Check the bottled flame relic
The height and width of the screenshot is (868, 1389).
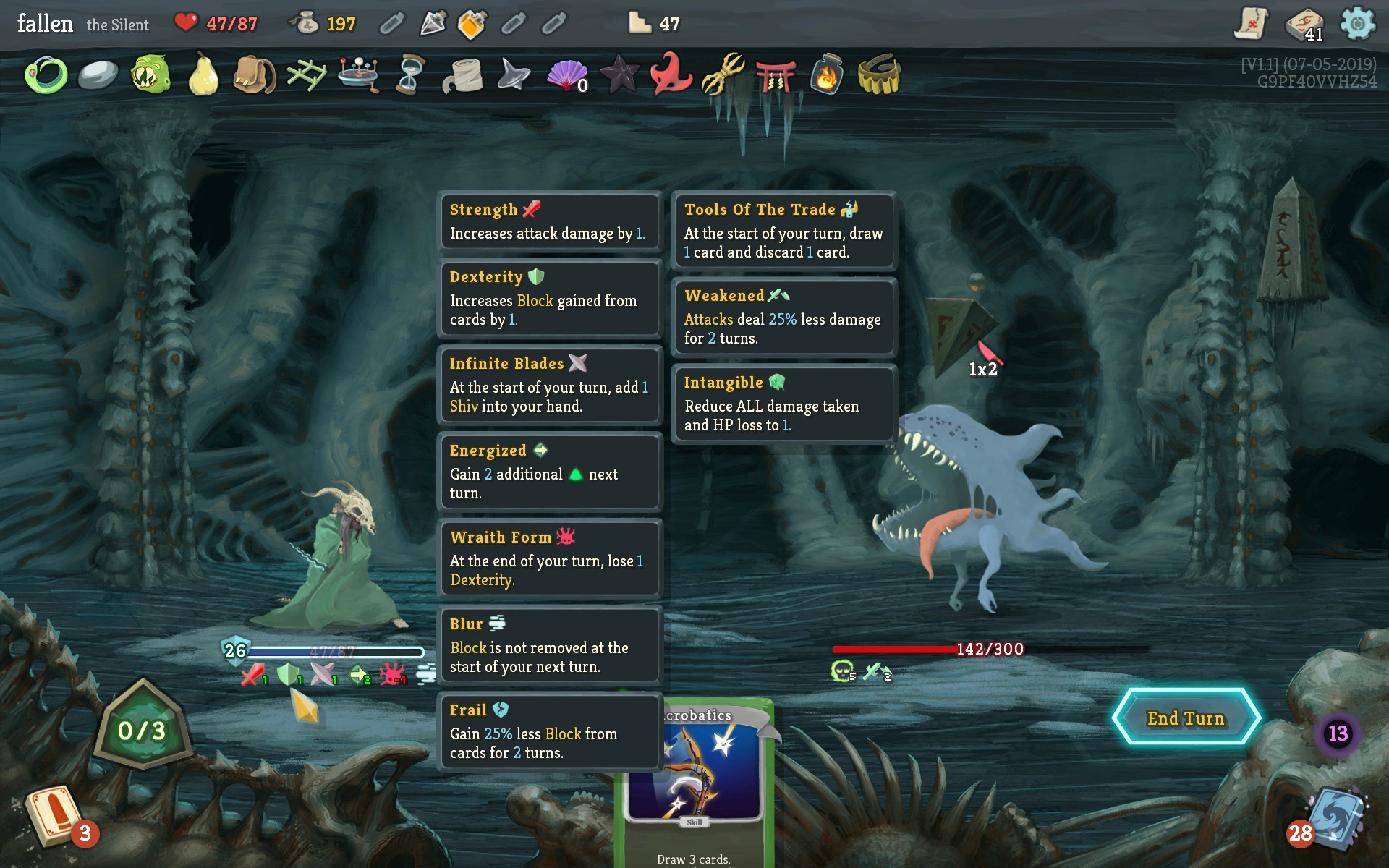click(826, 75)
